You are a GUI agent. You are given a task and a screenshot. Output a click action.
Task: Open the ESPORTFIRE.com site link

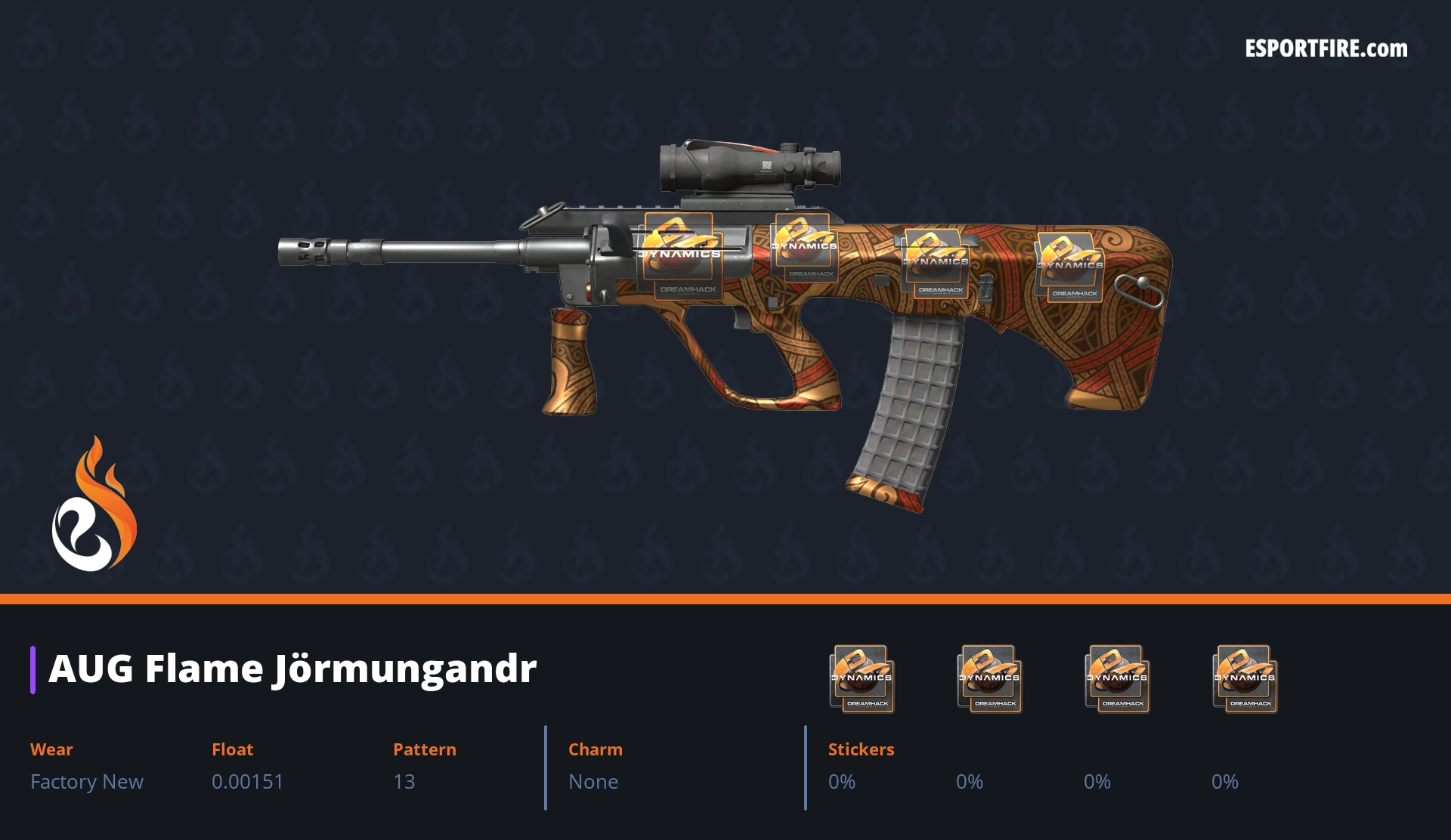pos(1326,49)
